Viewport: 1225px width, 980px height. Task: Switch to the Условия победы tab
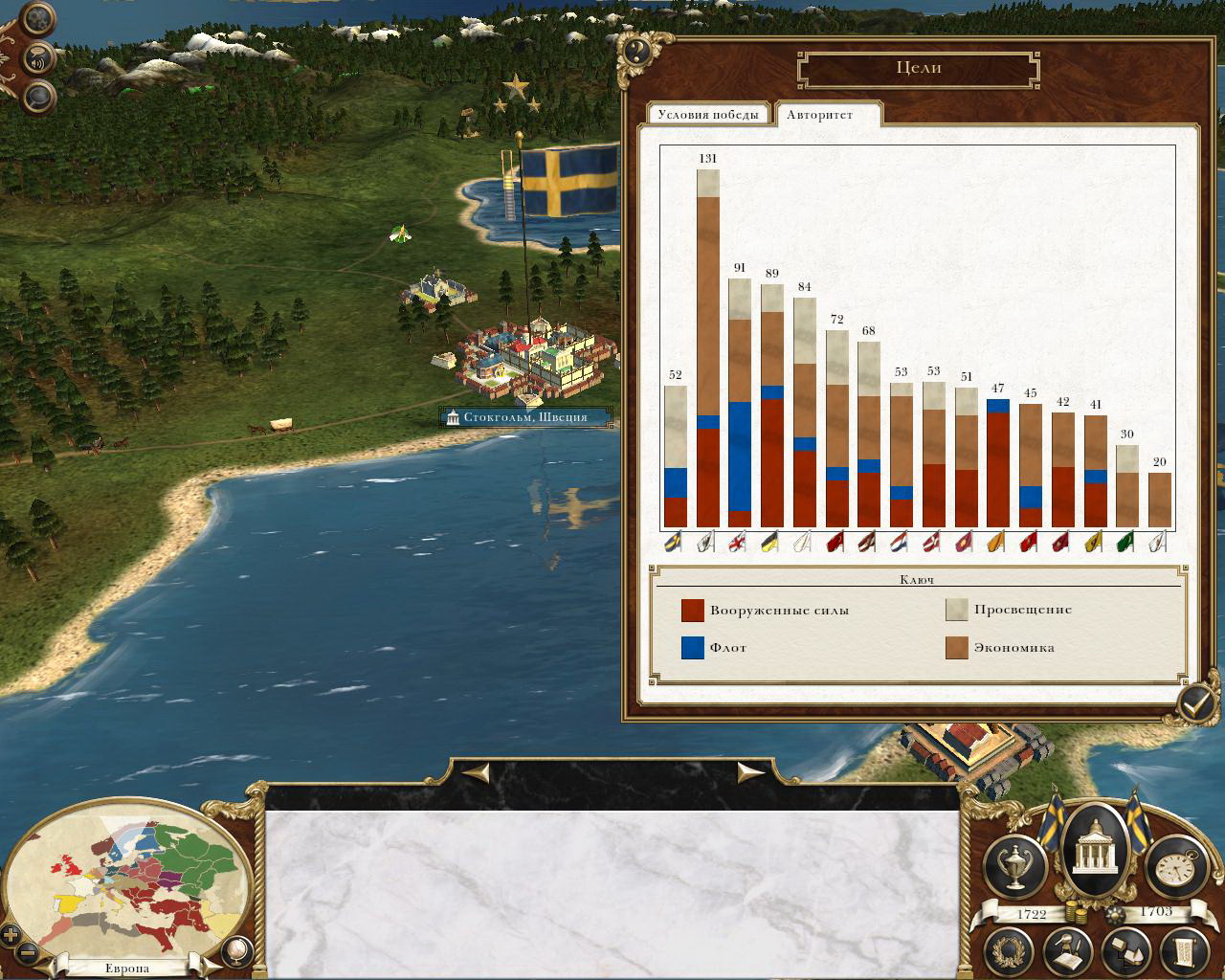(709, 114)
